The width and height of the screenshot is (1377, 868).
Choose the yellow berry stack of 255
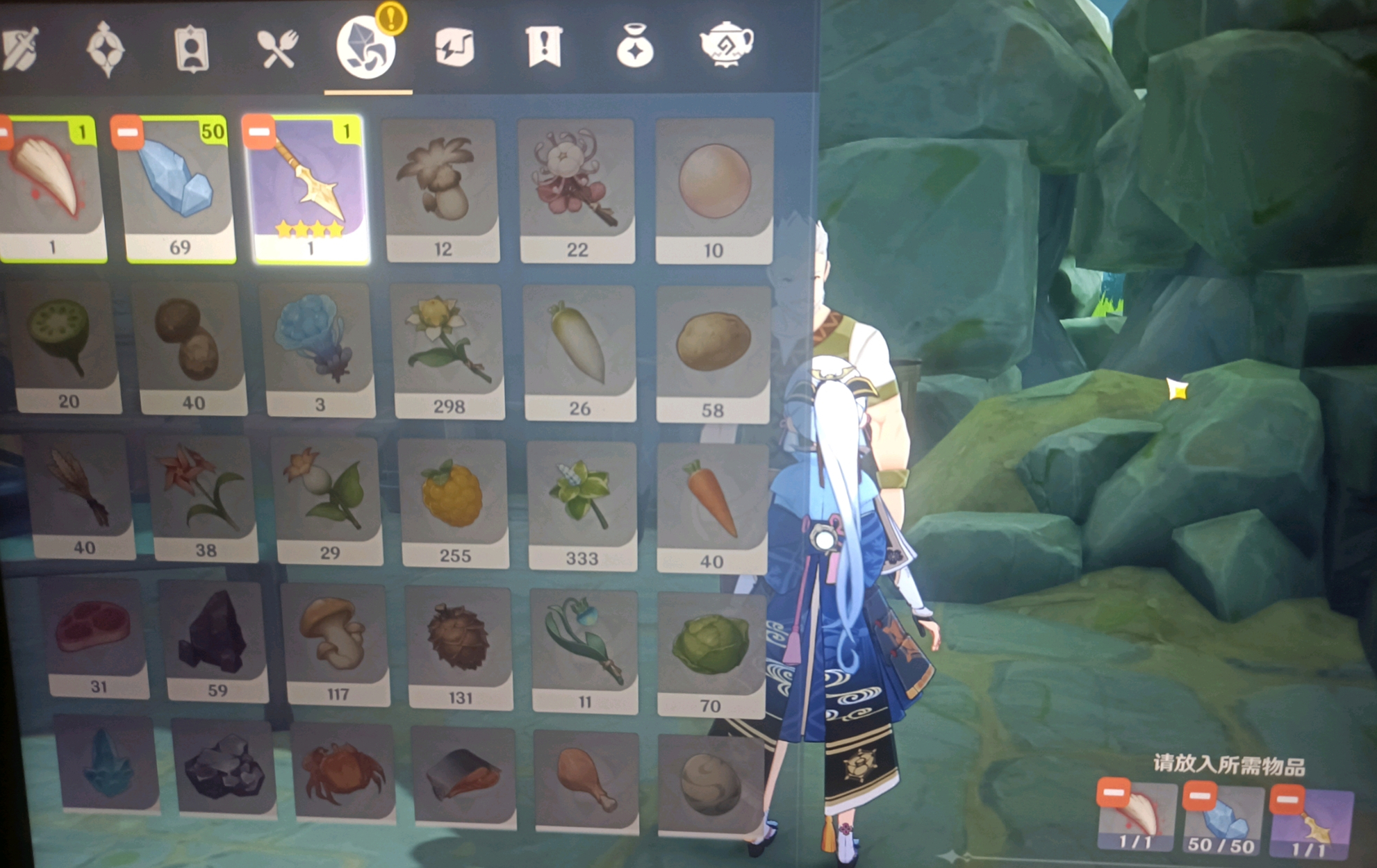[454, 501]
